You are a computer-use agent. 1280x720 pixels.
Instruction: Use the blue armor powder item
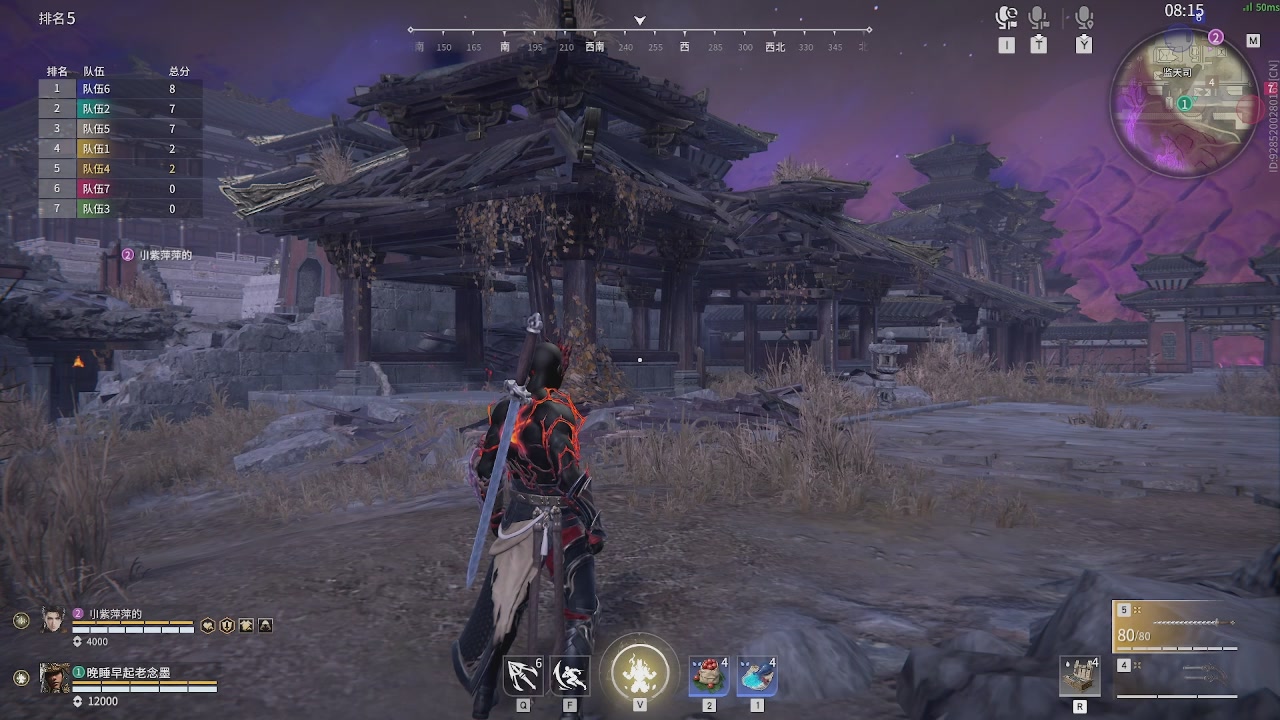(x=757, y=676)
